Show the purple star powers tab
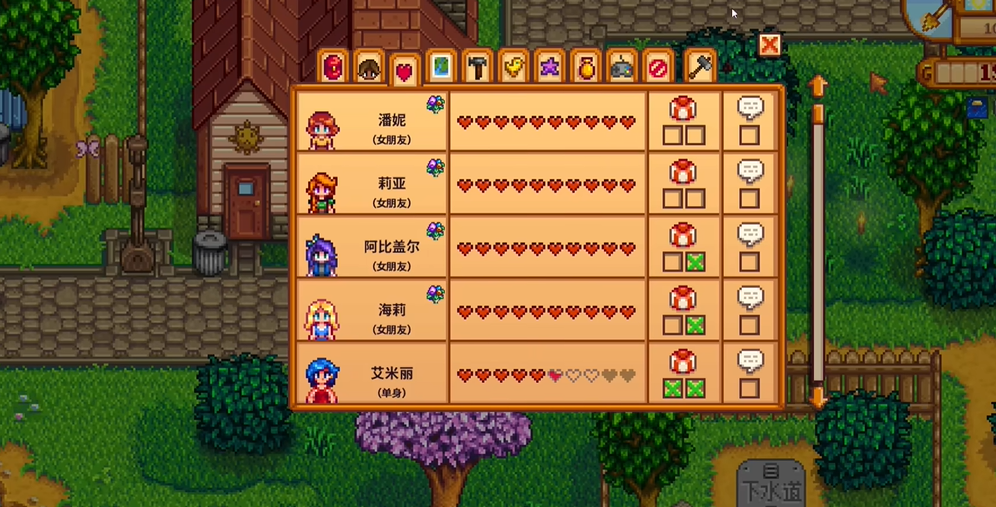Image resolution: width=996 pixels, height=507 pixels. (549, 68)
